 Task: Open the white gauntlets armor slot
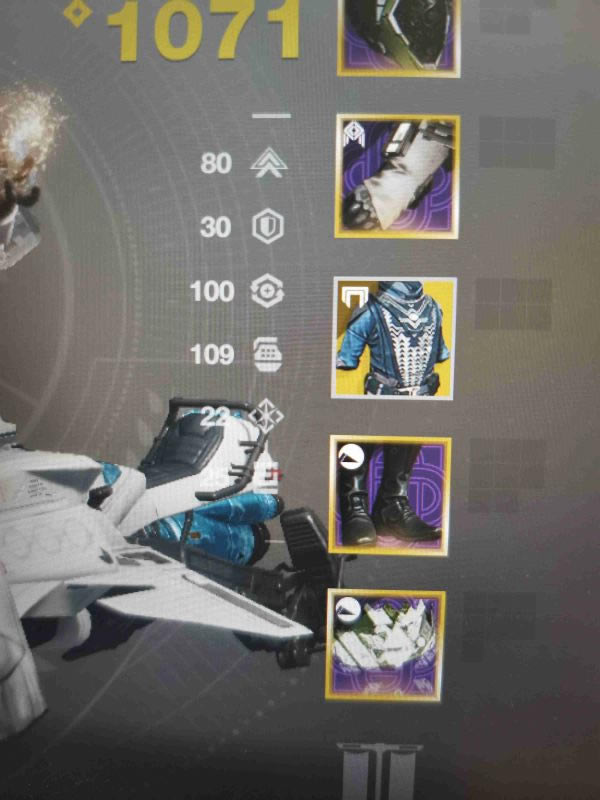pos(398,176)
